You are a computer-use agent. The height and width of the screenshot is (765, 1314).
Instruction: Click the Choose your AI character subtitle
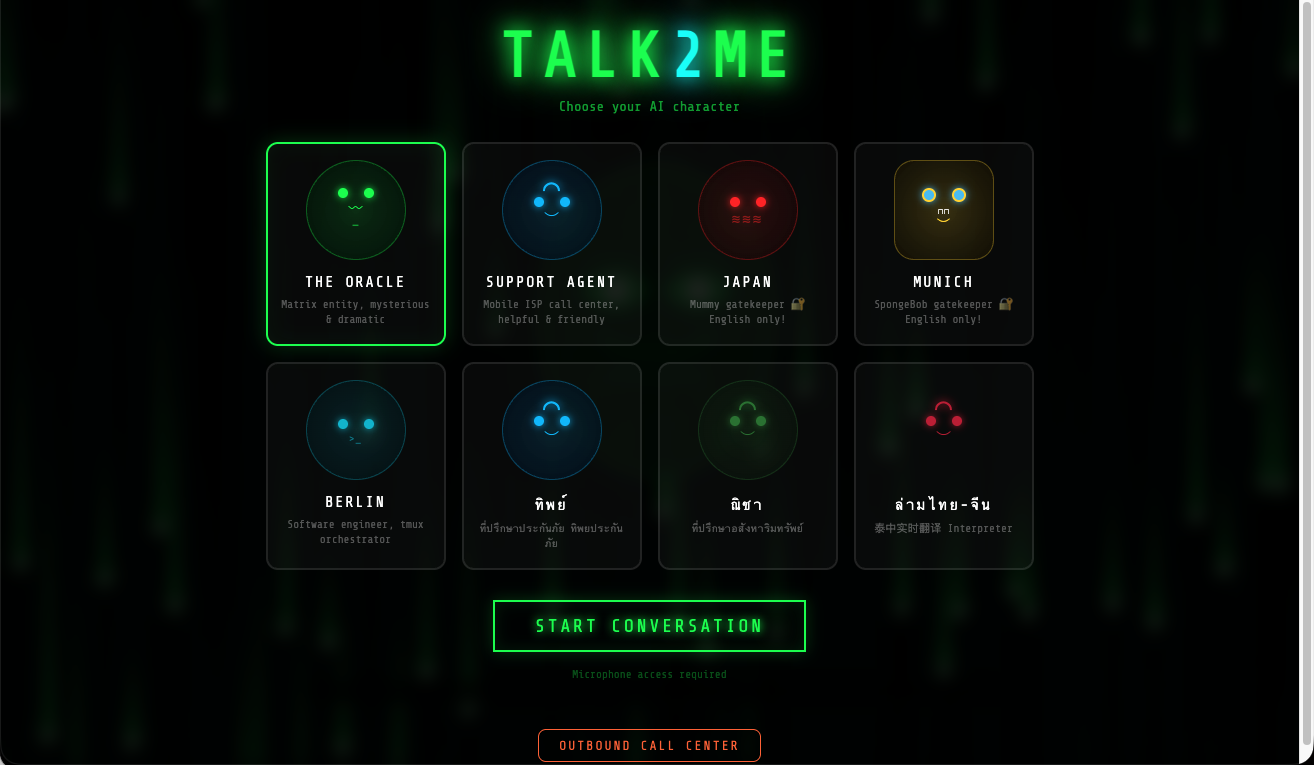point(649,106)
